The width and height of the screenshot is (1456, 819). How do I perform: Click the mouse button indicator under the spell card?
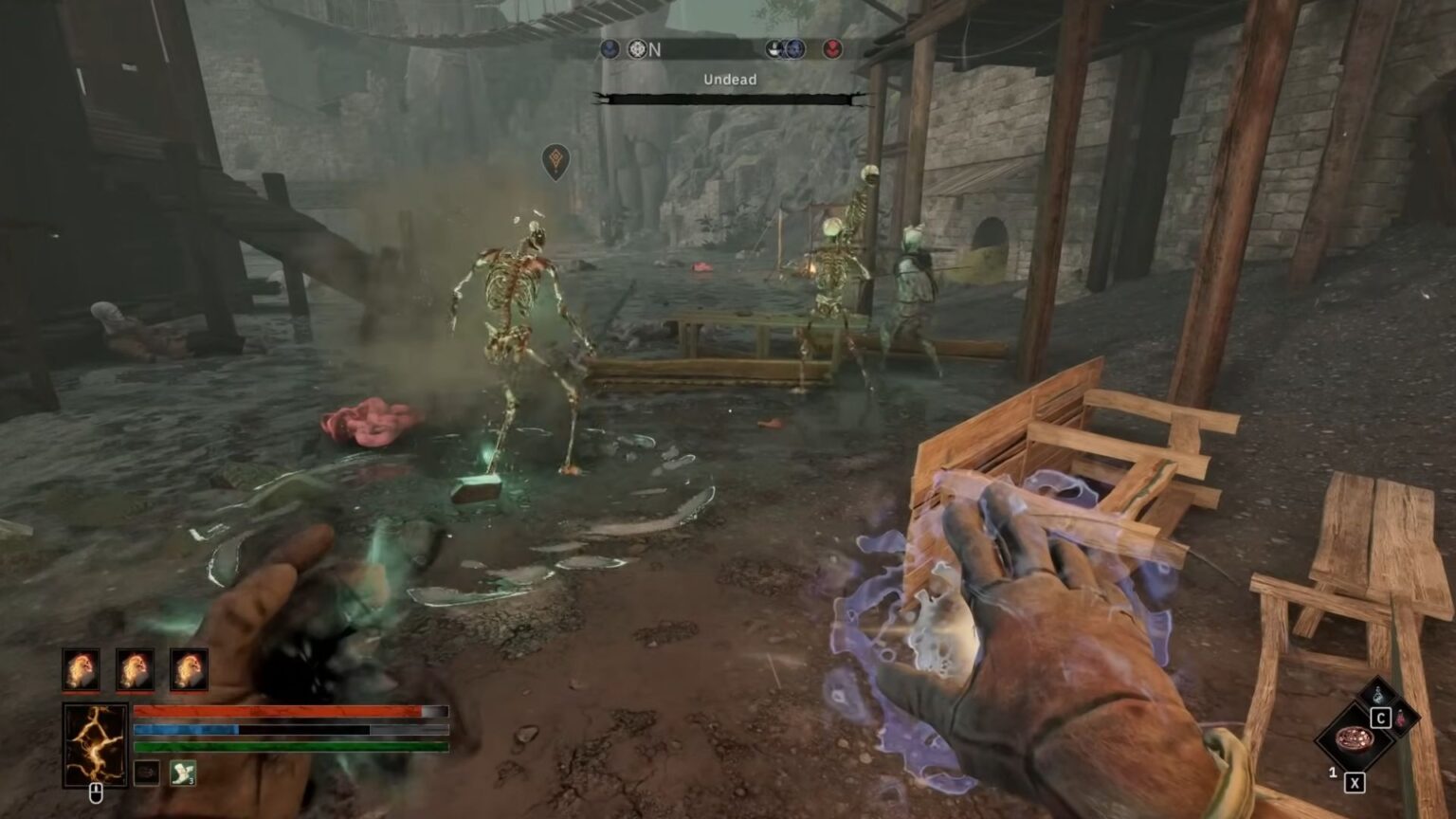pyautogui.click(x=97, y=792)
